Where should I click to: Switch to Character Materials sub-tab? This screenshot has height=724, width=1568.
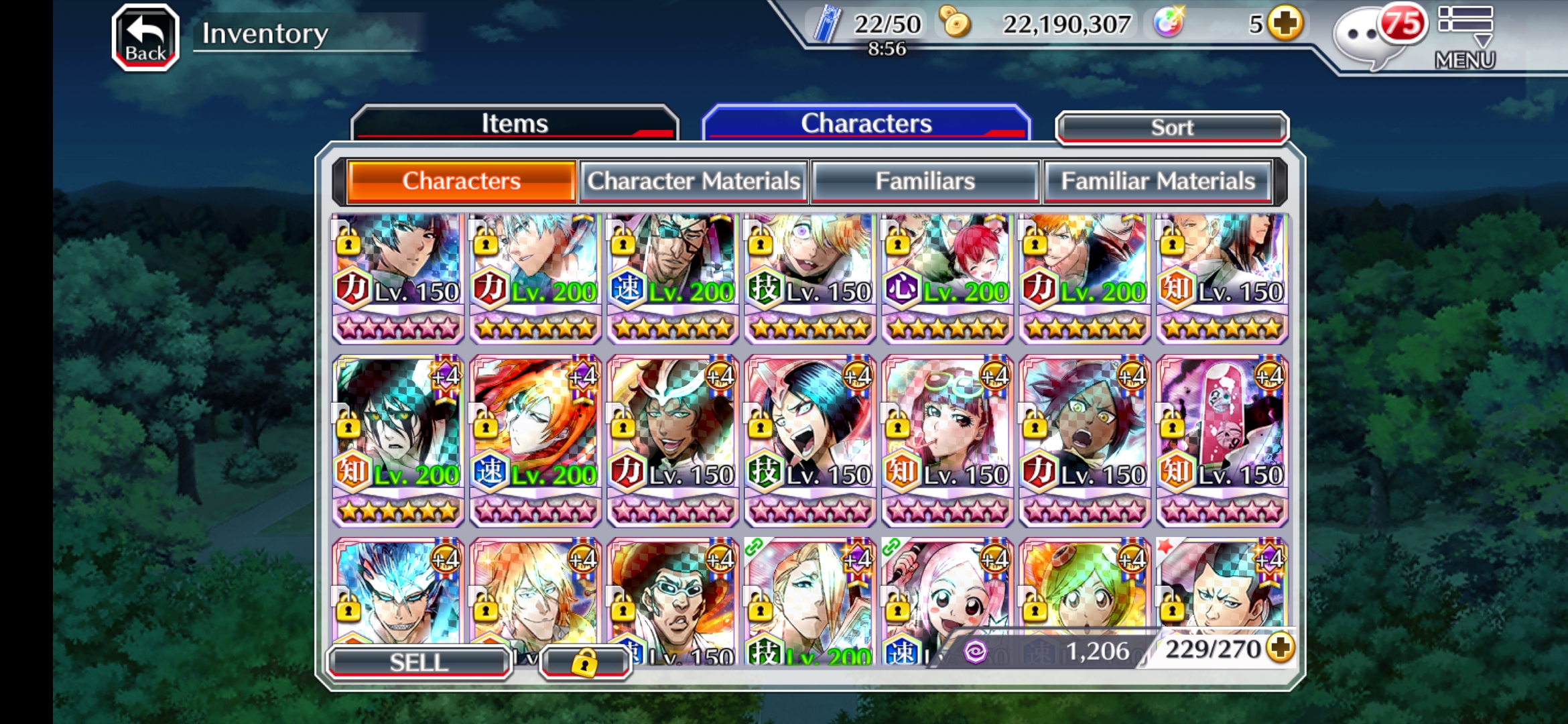coord(694,181)
